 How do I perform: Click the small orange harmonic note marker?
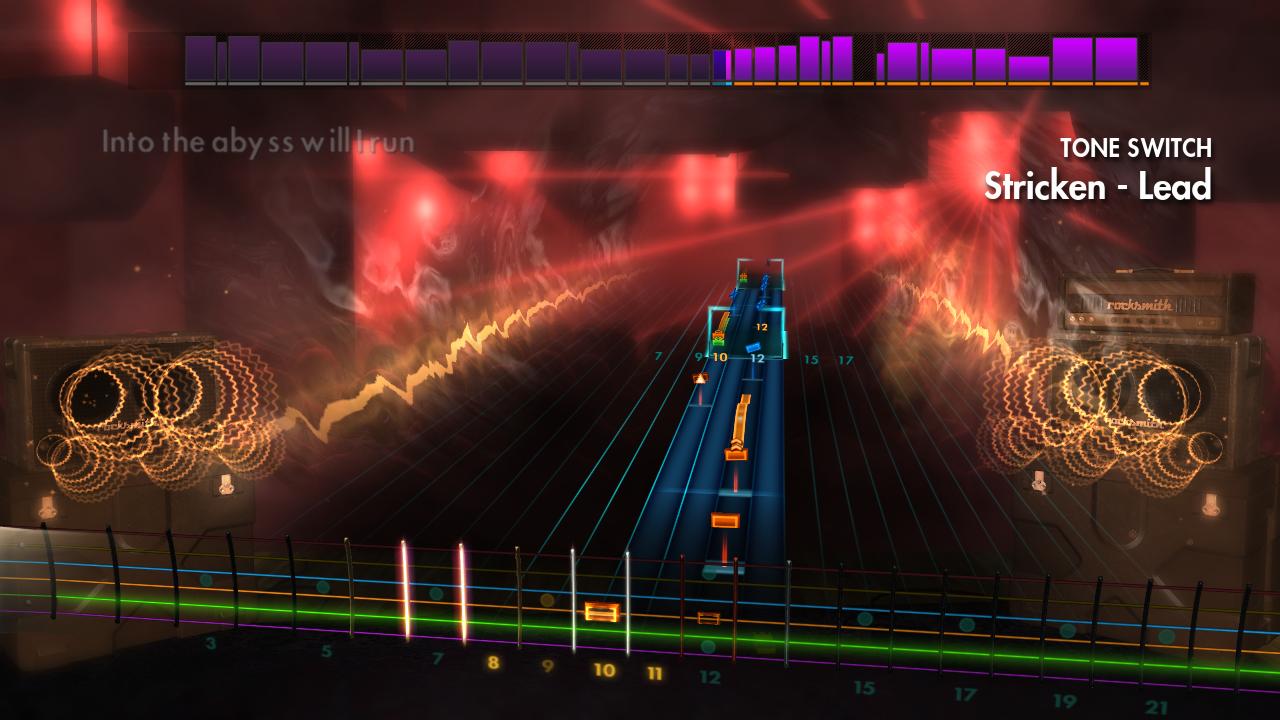point(701,377)
